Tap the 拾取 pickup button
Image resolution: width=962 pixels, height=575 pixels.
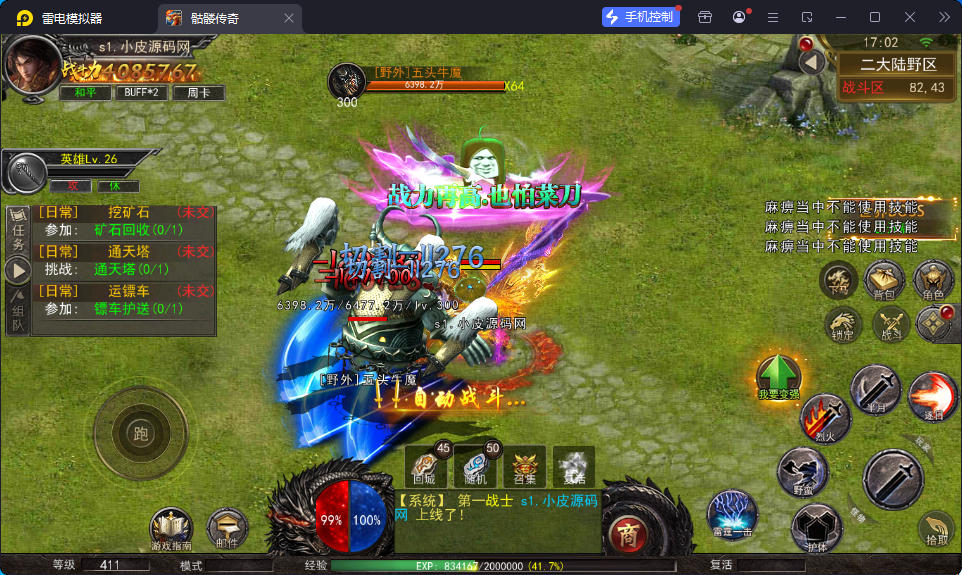936,528
